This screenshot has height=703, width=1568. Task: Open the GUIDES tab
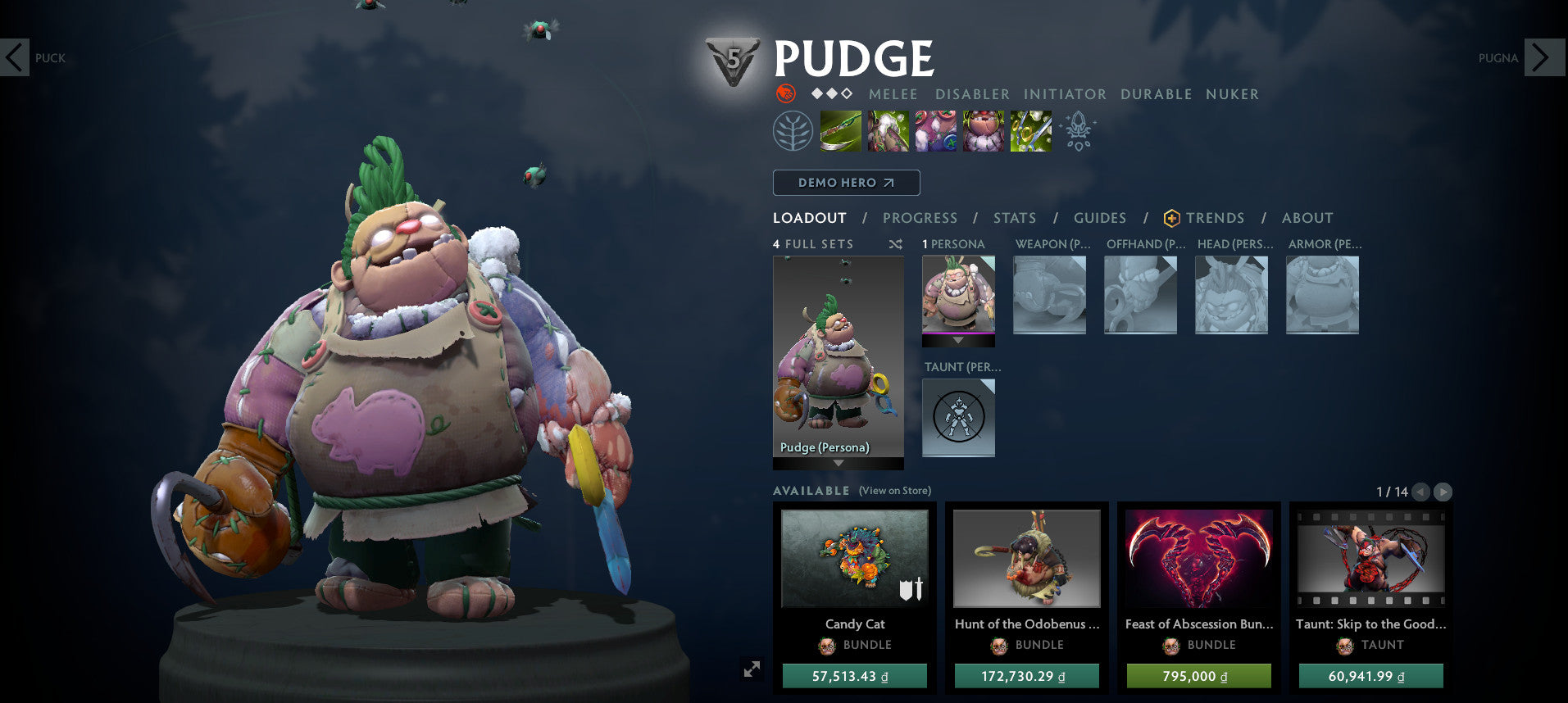pyautogui.click(x=1098, y=218)
